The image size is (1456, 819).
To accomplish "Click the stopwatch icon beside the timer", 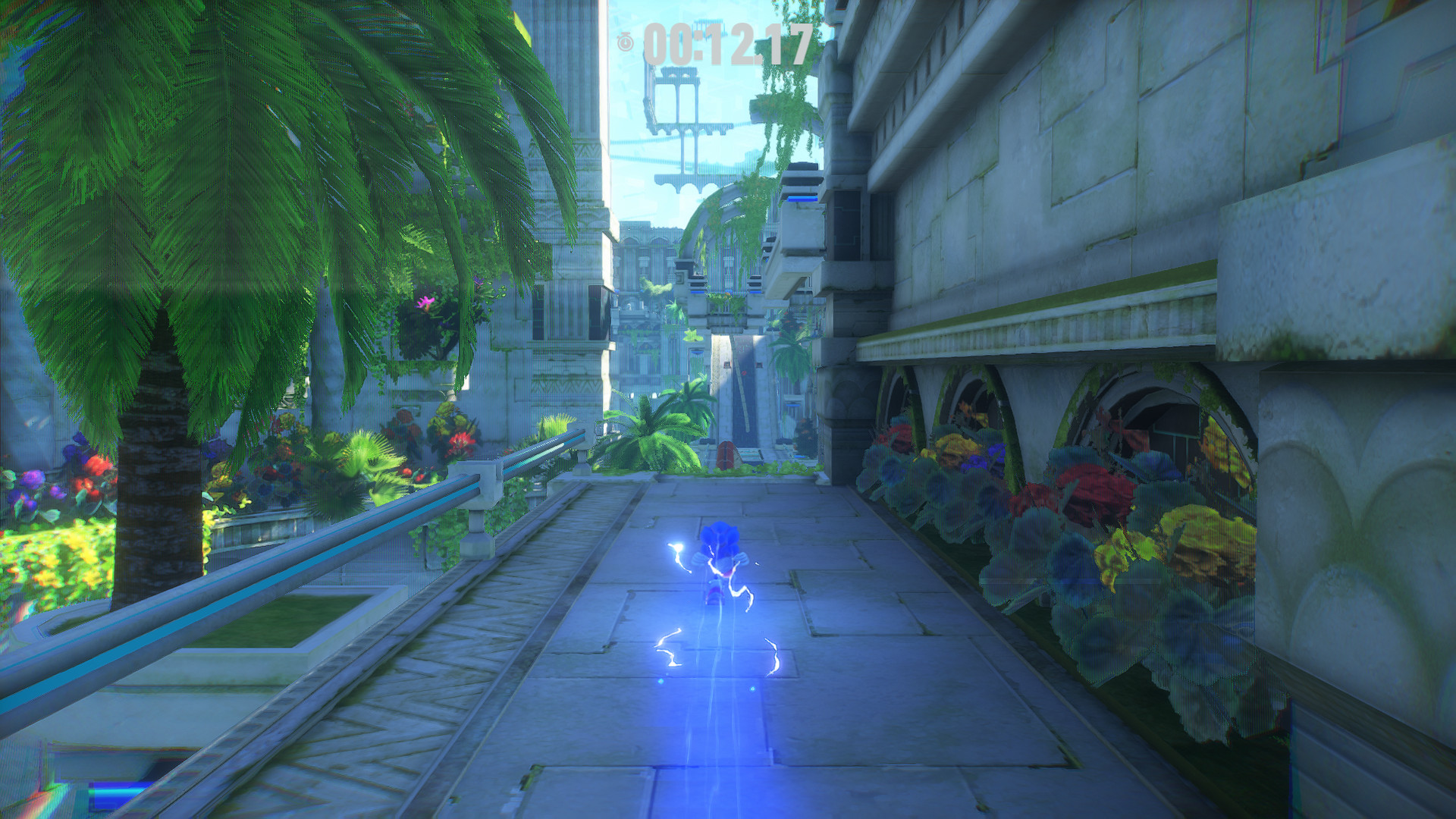I will [x=624, y=43].
